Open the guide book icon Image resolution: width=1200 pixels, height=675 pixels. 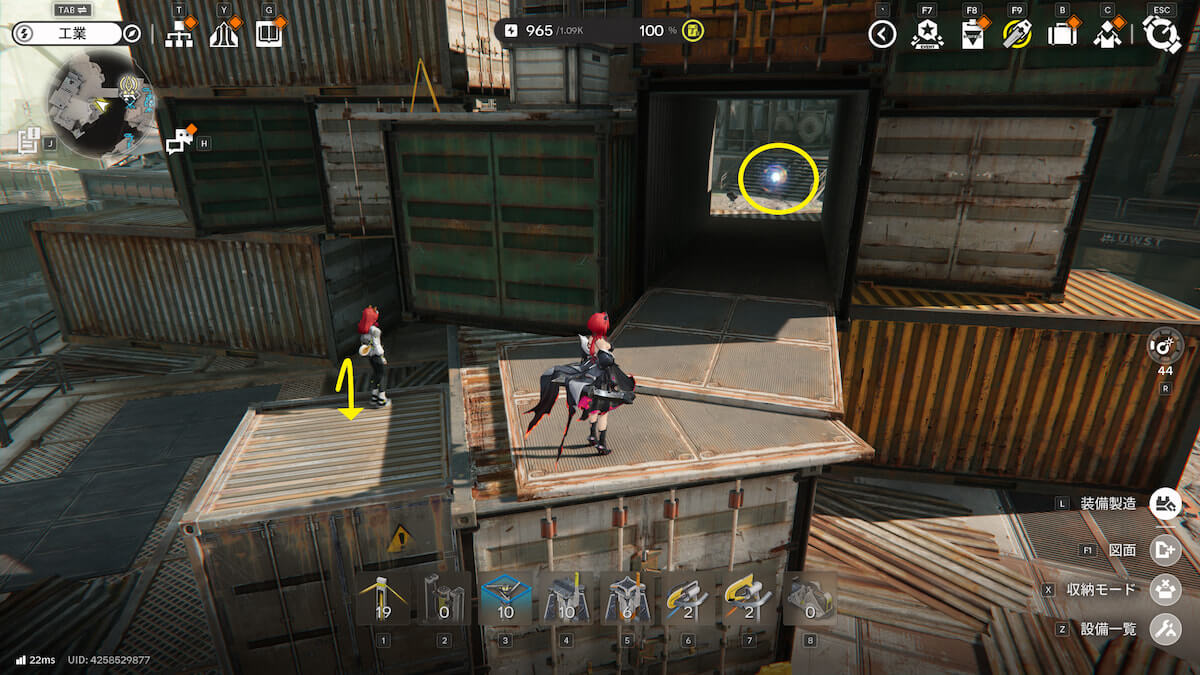[x=269, y=34]
